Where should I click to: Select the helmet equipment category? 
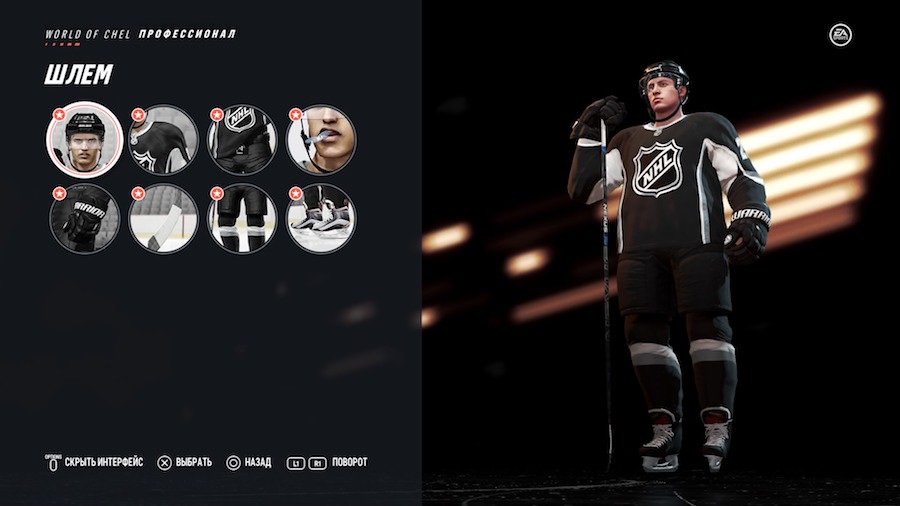click(x=84, y=140)
